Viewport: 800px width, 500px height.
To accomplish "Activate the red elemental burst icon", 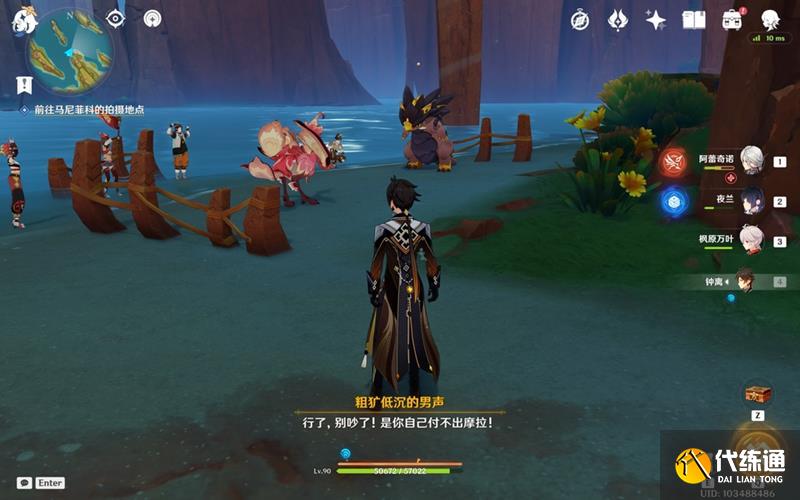I will [x=673, y=162].
